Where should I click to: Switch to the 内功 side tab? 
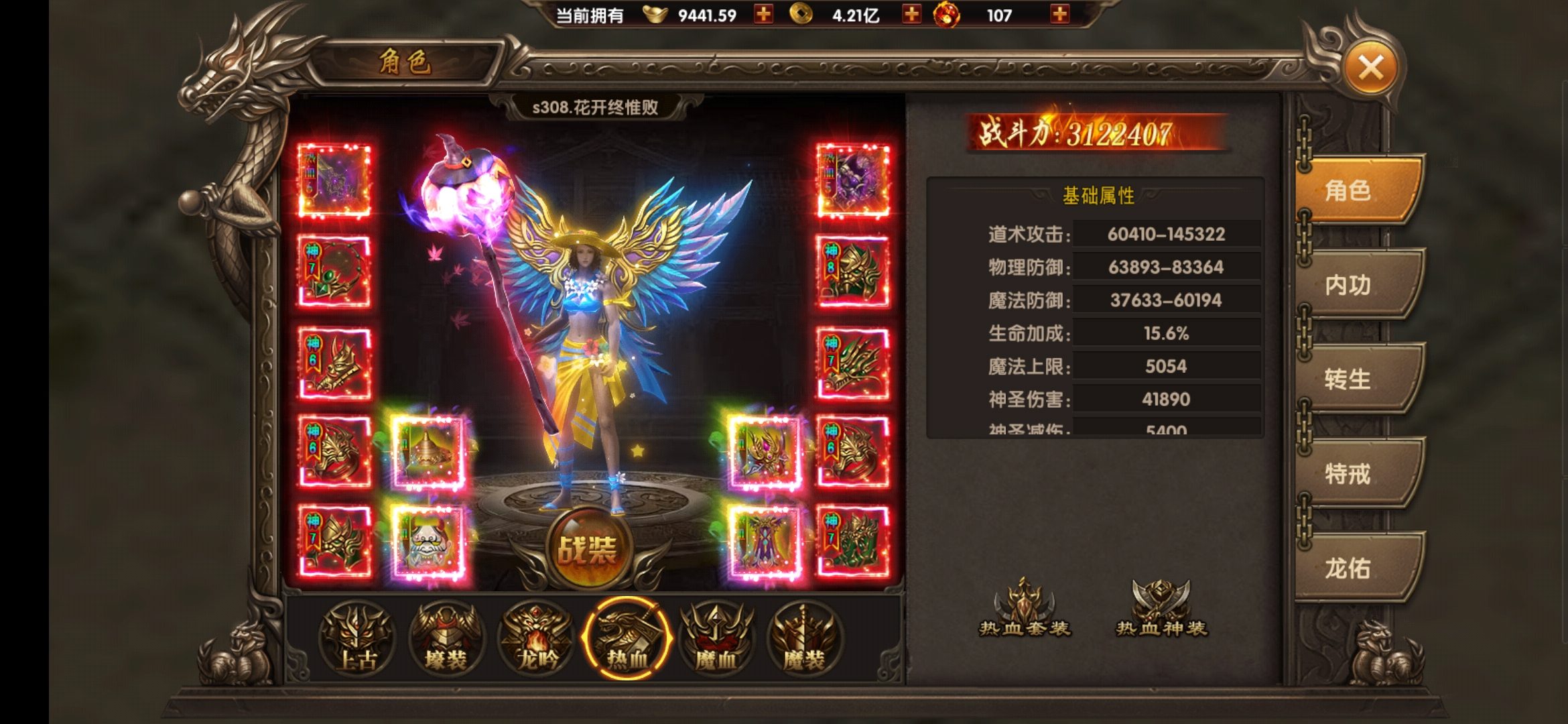click(x=1354, y=285)
